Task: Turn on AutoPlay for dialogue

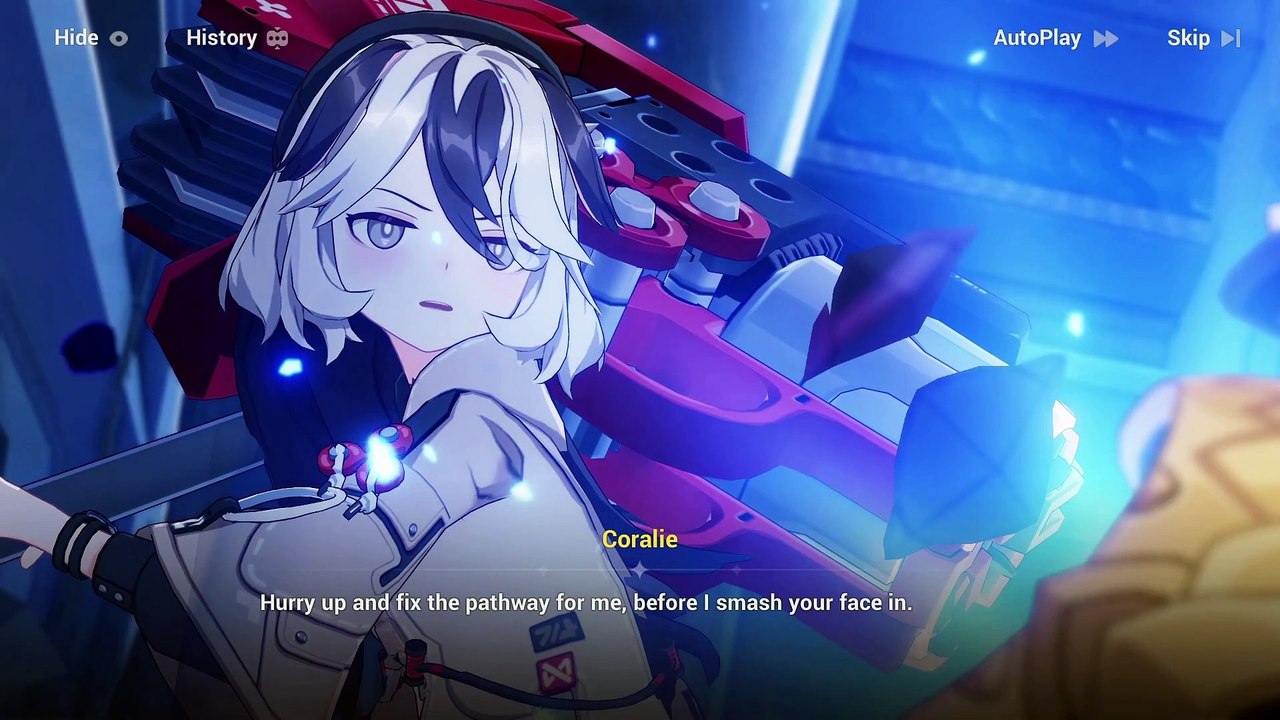Action: pos(1054,38)
